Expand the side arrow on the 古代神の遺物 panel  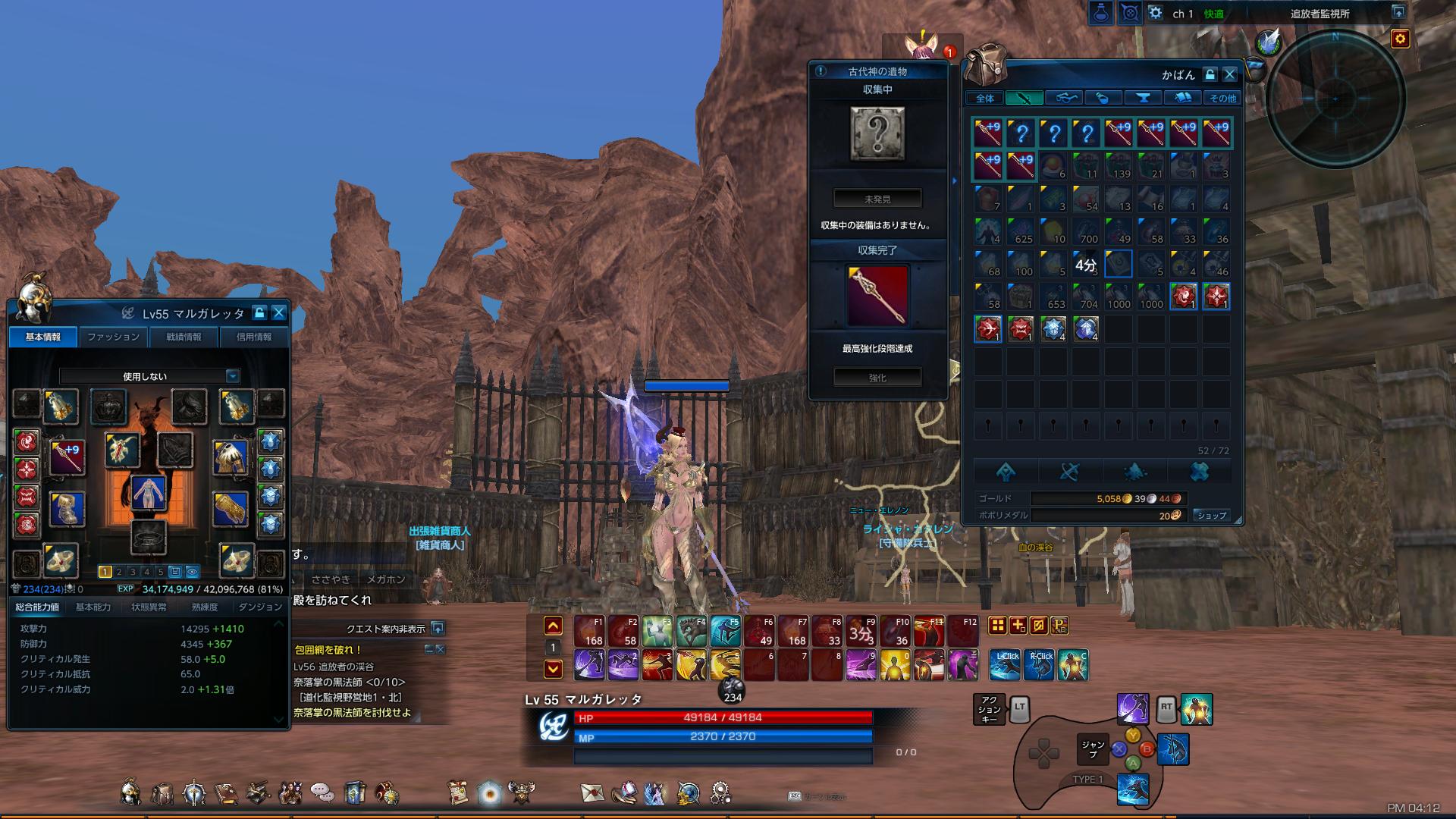click(954, 181)
